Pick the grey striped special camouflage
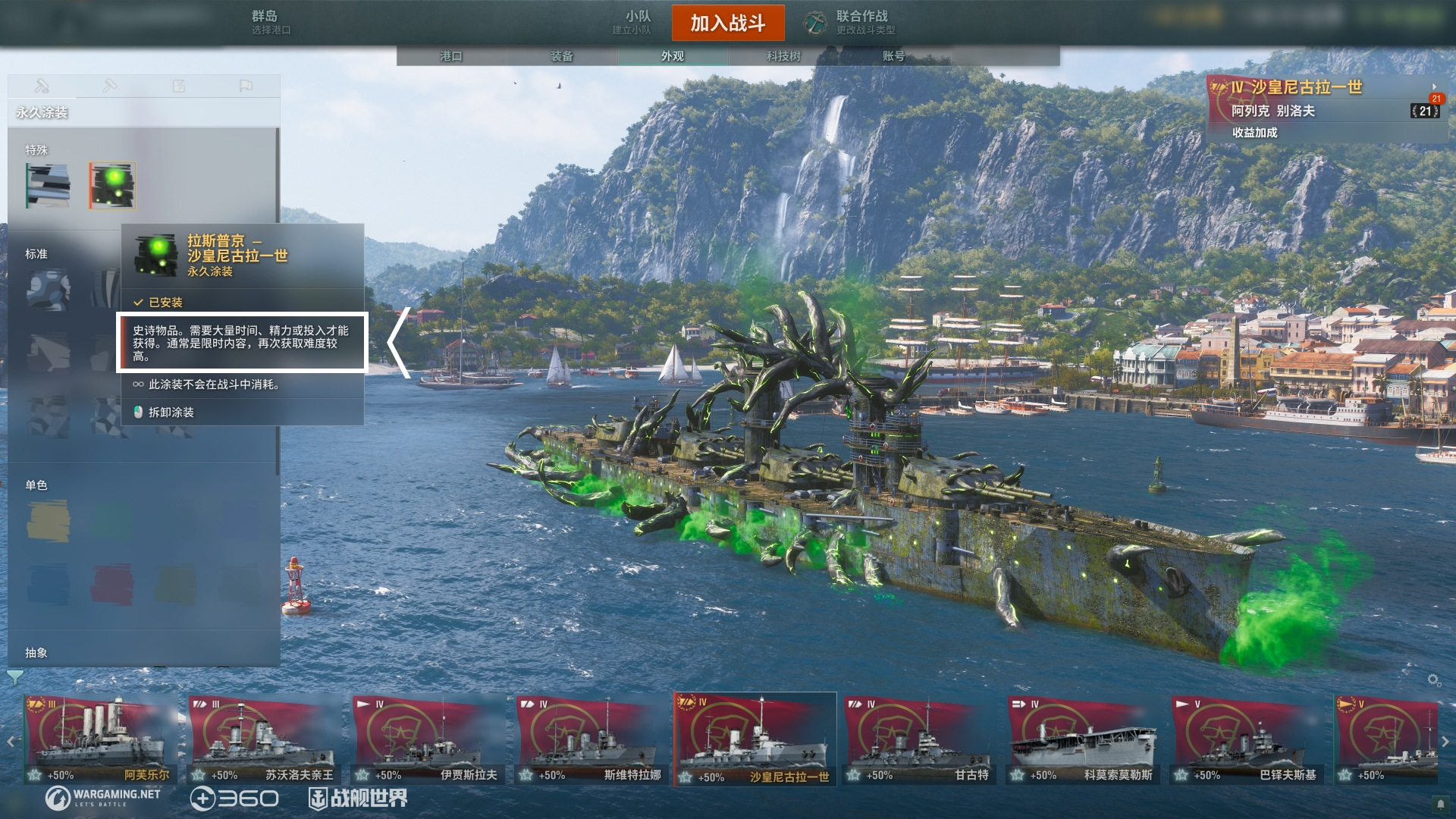Viewport: 1456px width, 819px height. (49, 185)
